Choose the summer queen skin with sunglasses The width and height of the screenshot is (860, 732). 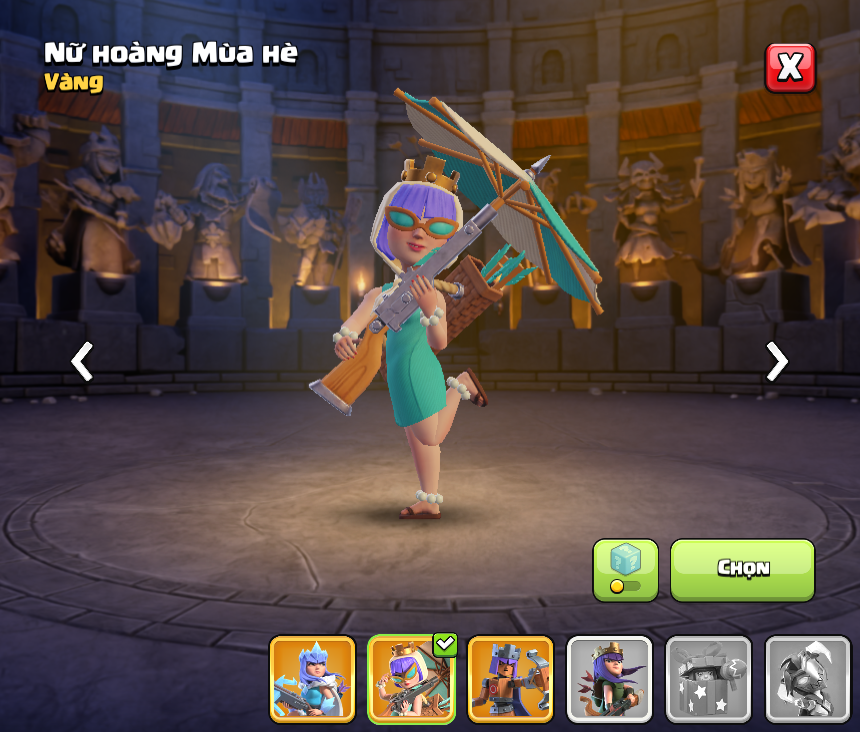[x=411, y=679]
